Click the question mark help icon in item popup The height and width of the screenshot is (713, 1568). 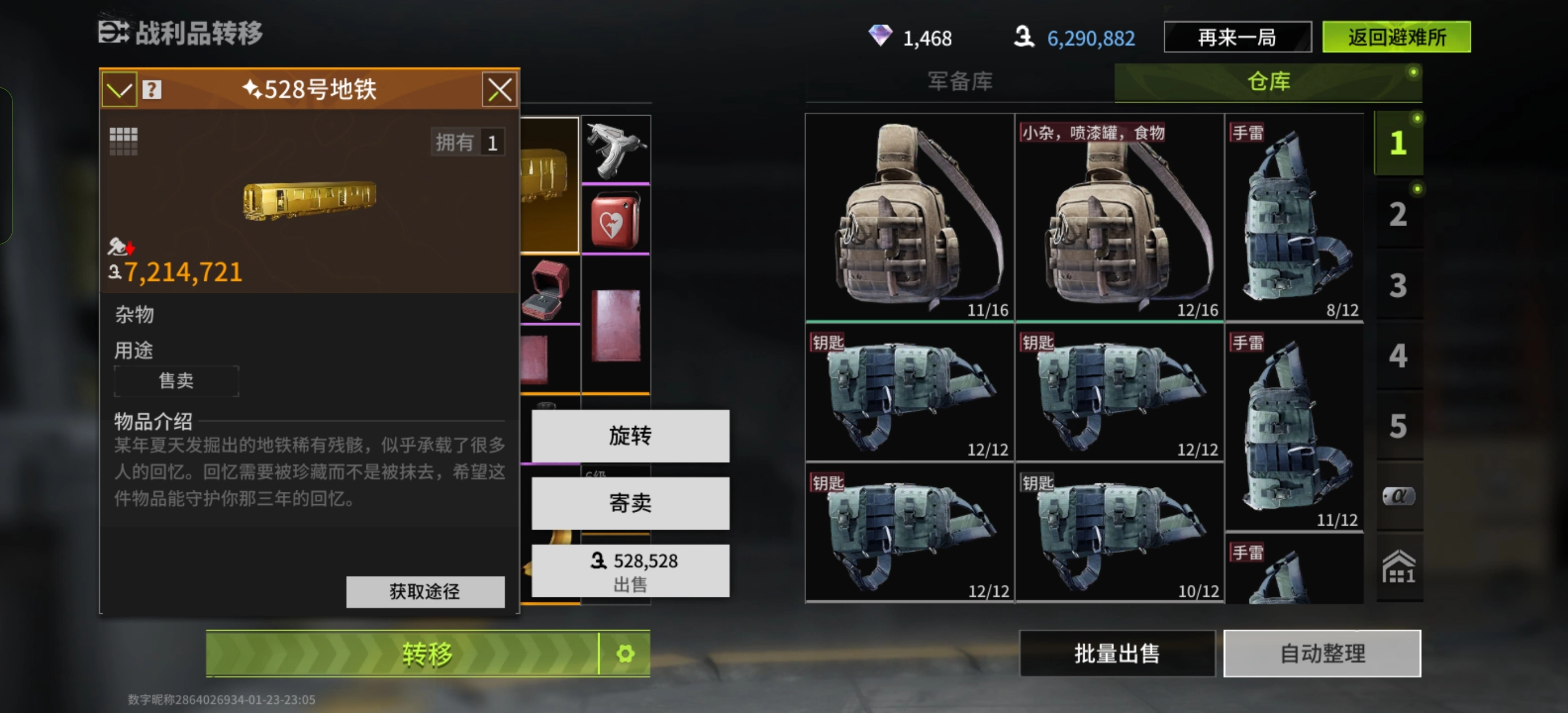tap(153, 90)
